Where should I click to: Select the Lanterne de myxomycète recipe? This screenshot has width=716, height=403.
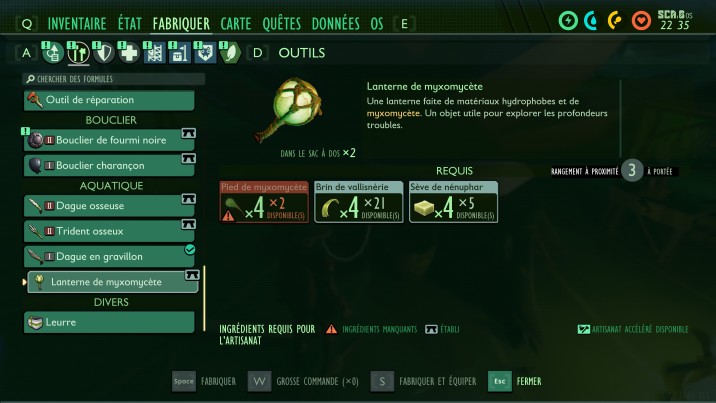(x=110, y=282)
